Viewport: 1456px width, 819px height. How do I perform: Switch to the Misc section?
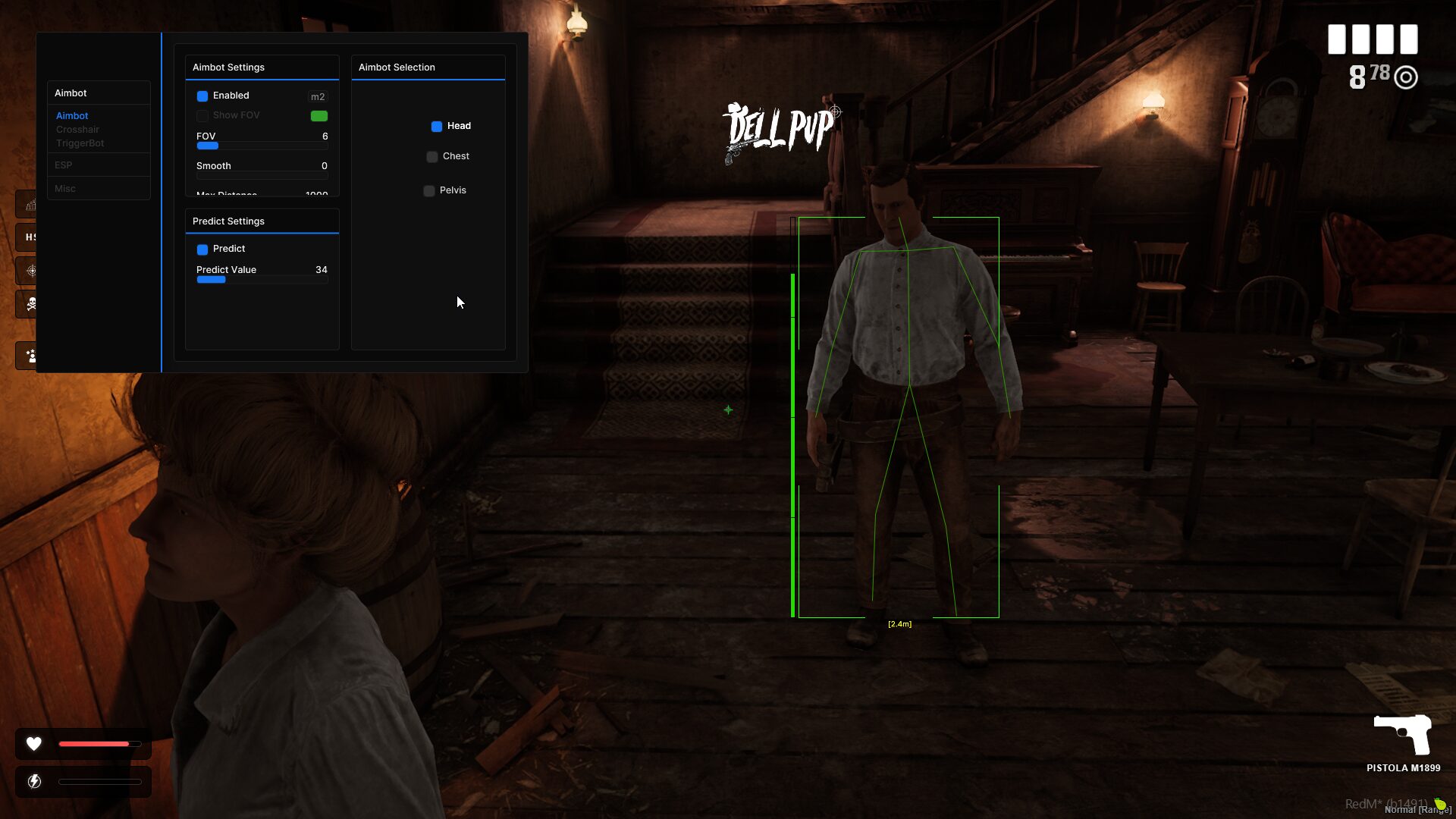click(65, 189)
